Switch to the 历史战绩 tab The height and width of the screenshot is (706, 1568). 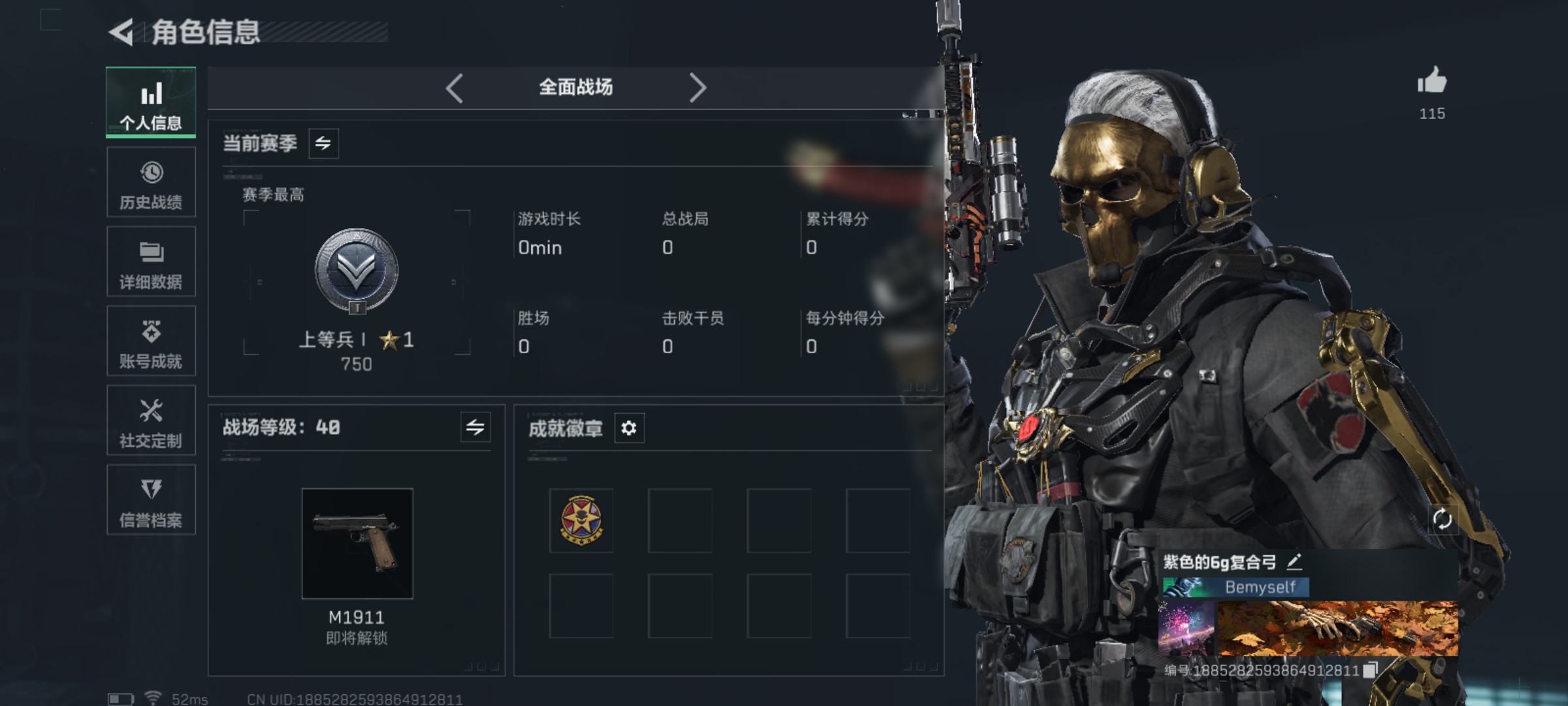pyautogui.click(x=151, y=182)
